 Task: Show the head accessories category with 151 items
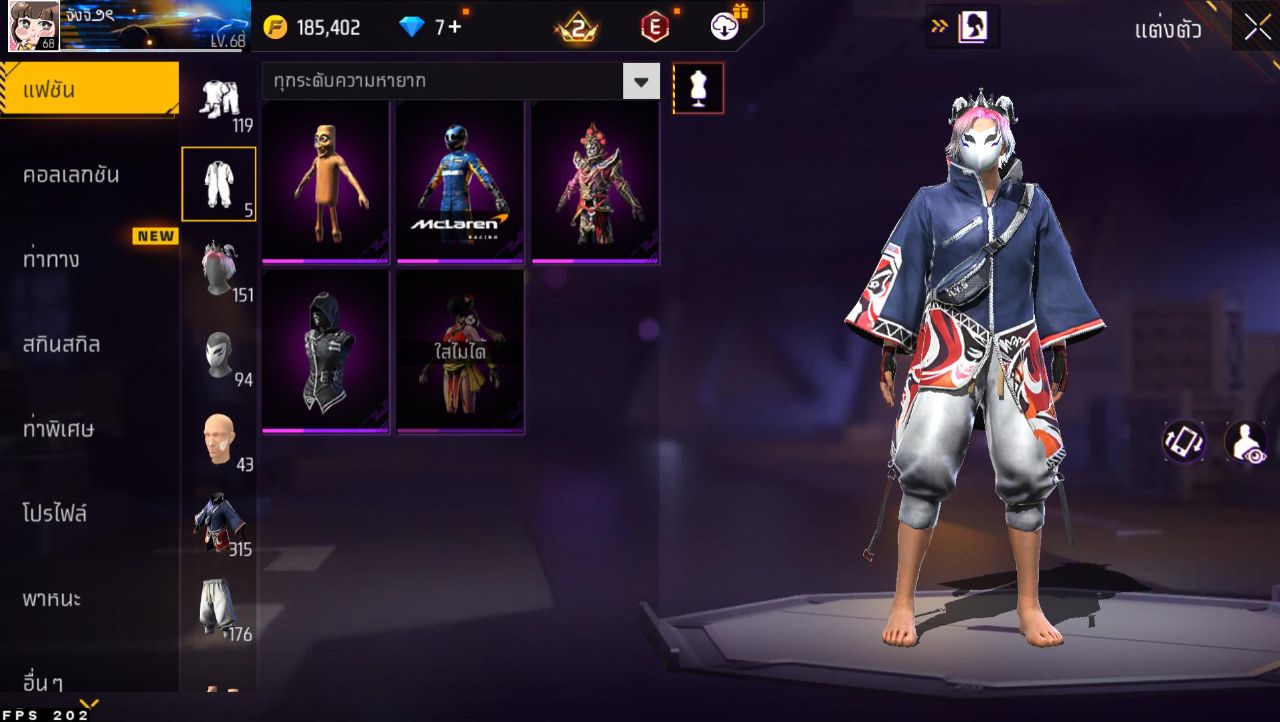(219, 270)
